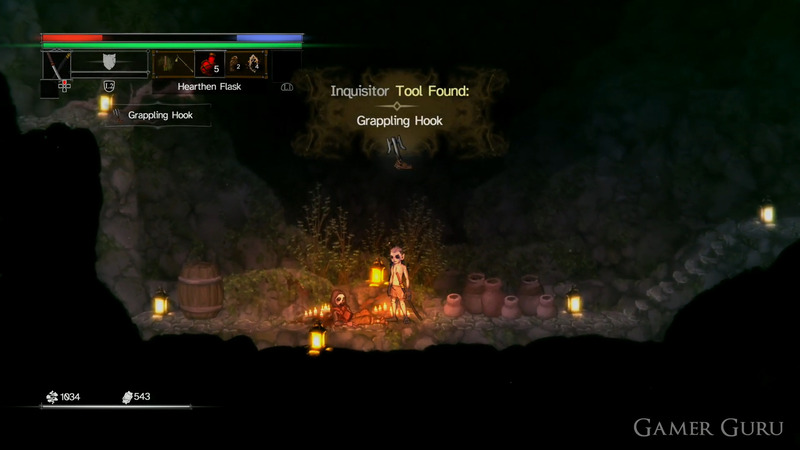Select the Hearthen Flask item slot
The width and height of the screenshot is (800, 450).
209,64
